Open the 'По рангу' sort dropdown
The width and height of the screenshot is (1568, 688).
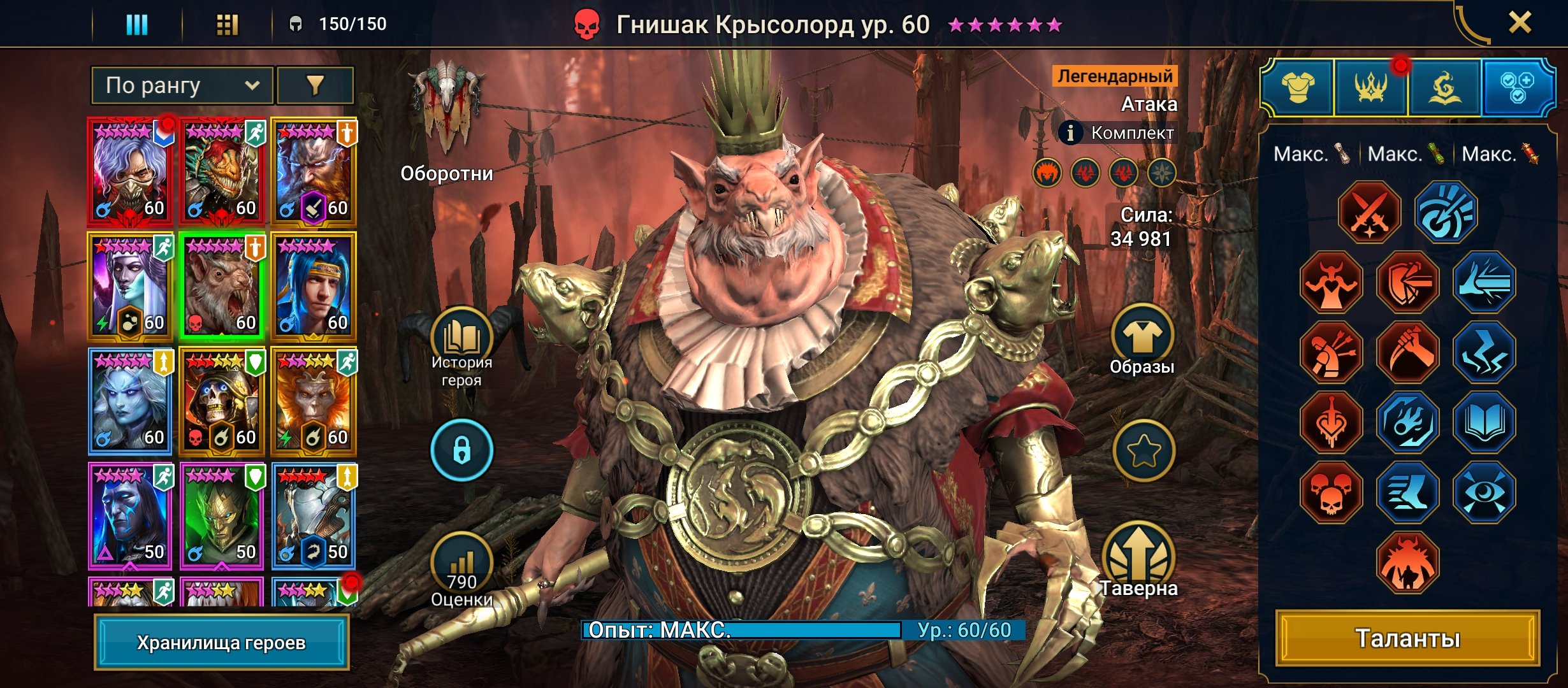click(x=182, y=85)
